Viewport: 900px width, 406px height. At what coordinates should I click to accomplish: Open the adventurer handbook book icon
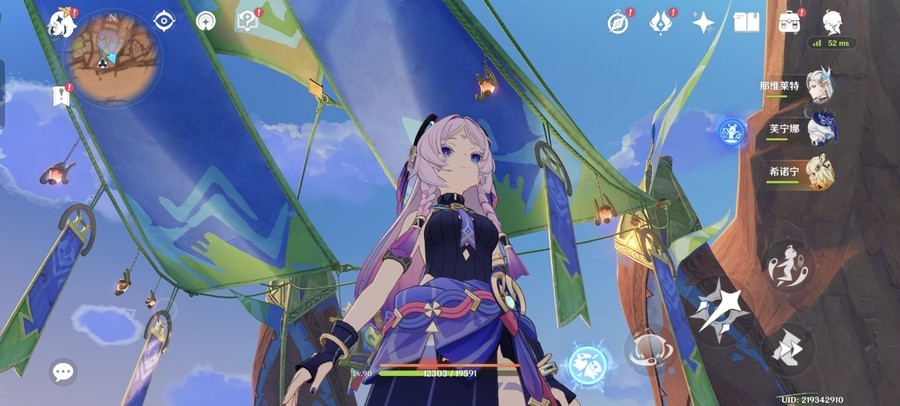tap(746, 22)
